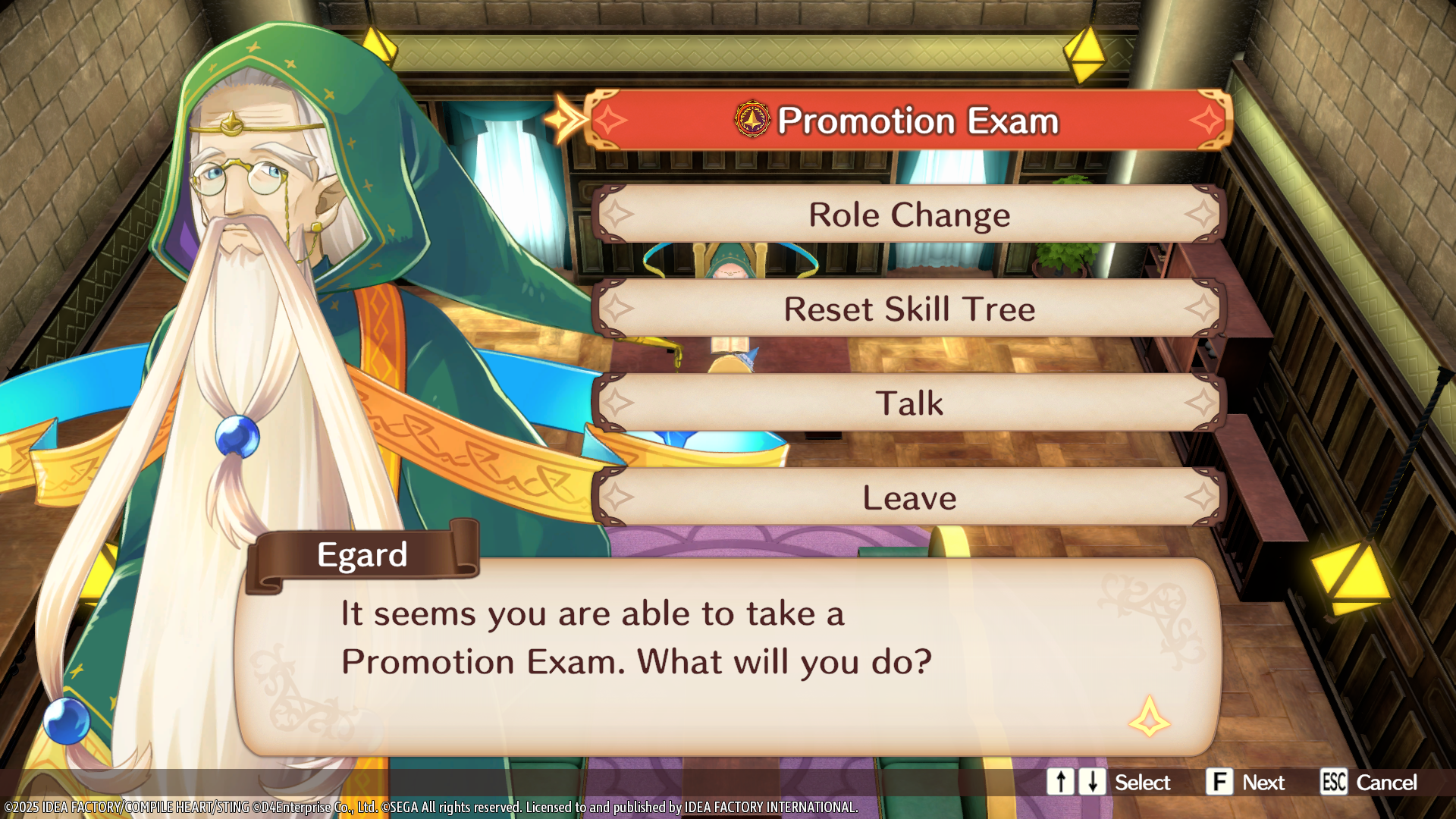Advance dialogue with the golden diamond indicator
This screenshot has width=1456, height=819.
coord(1149,717)
